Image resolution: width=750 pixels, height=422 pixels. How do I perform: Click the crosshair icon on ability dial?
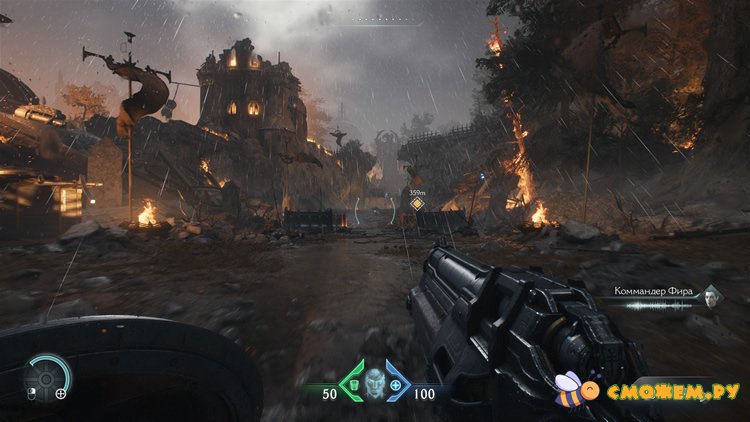click(x=61, y=393)
